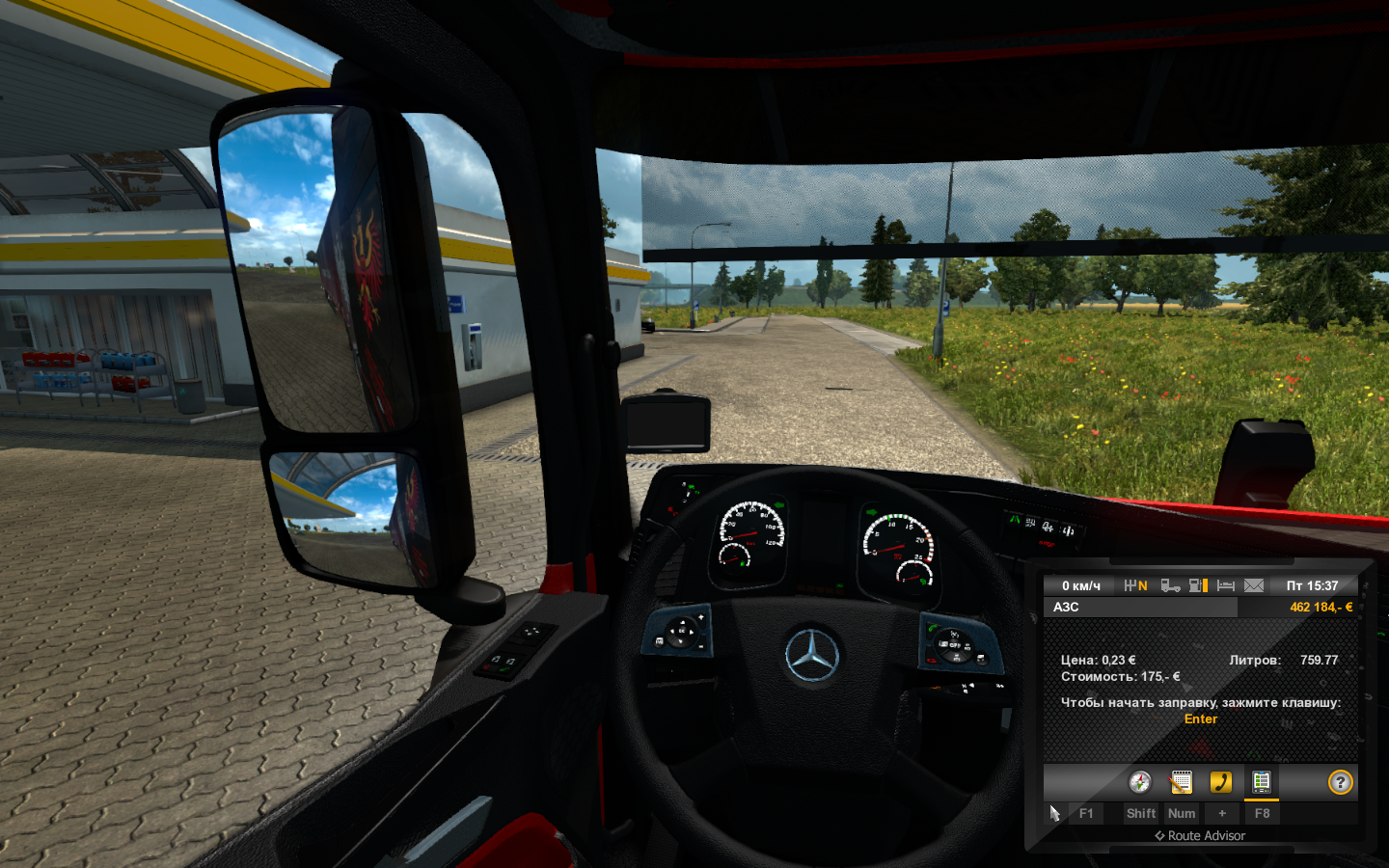Open the yellow phone assistance tab
Image resolution: width=1389 pixels, height=868 pixels.
pyautogui.click(x=1221, y=782)
